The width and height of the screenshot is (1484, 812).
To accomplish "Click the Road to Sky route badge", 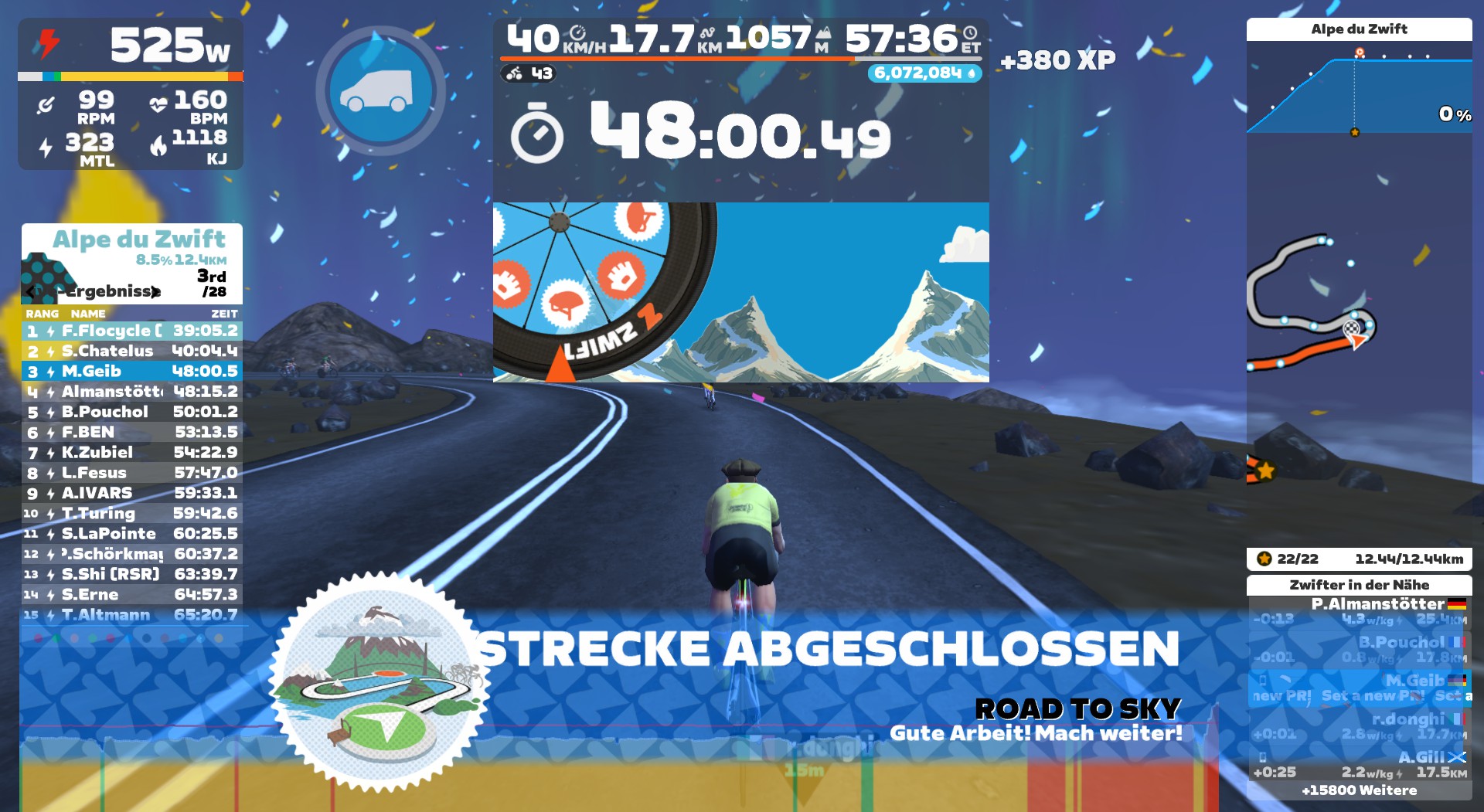I will 379,684.
